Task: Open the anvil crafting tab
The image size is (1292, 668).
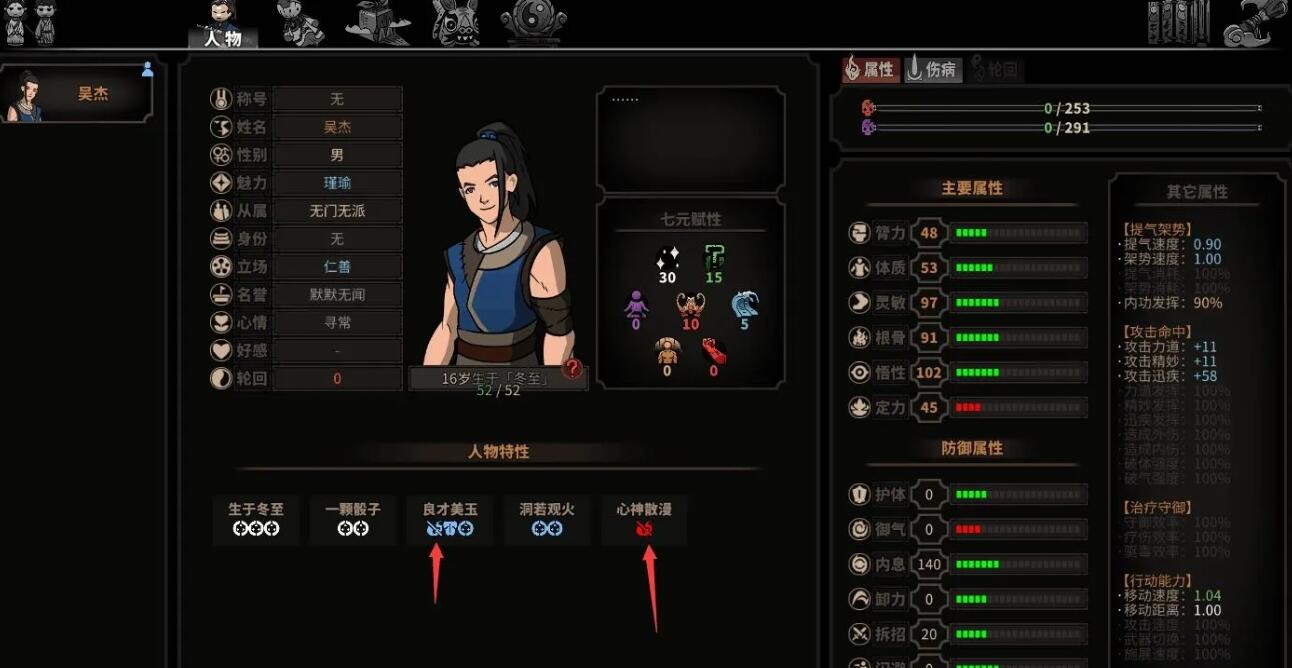Action: point(377,22)
